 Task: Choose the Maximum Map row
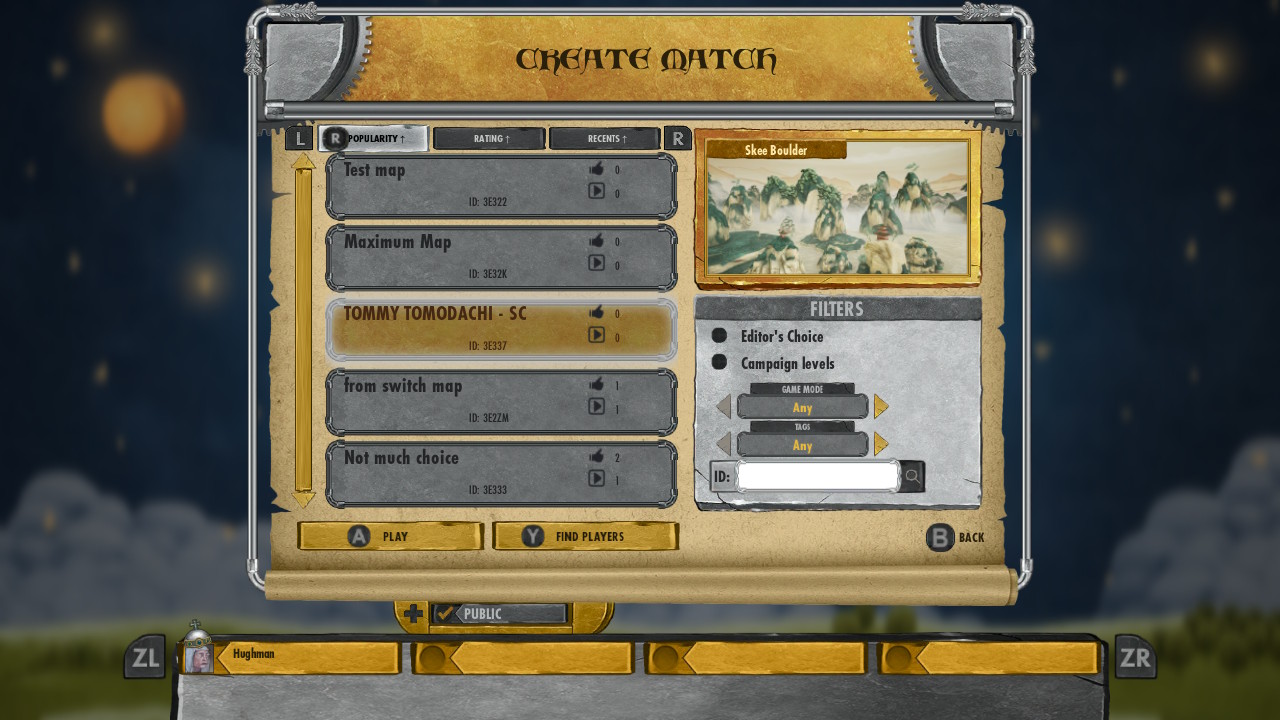501,258
